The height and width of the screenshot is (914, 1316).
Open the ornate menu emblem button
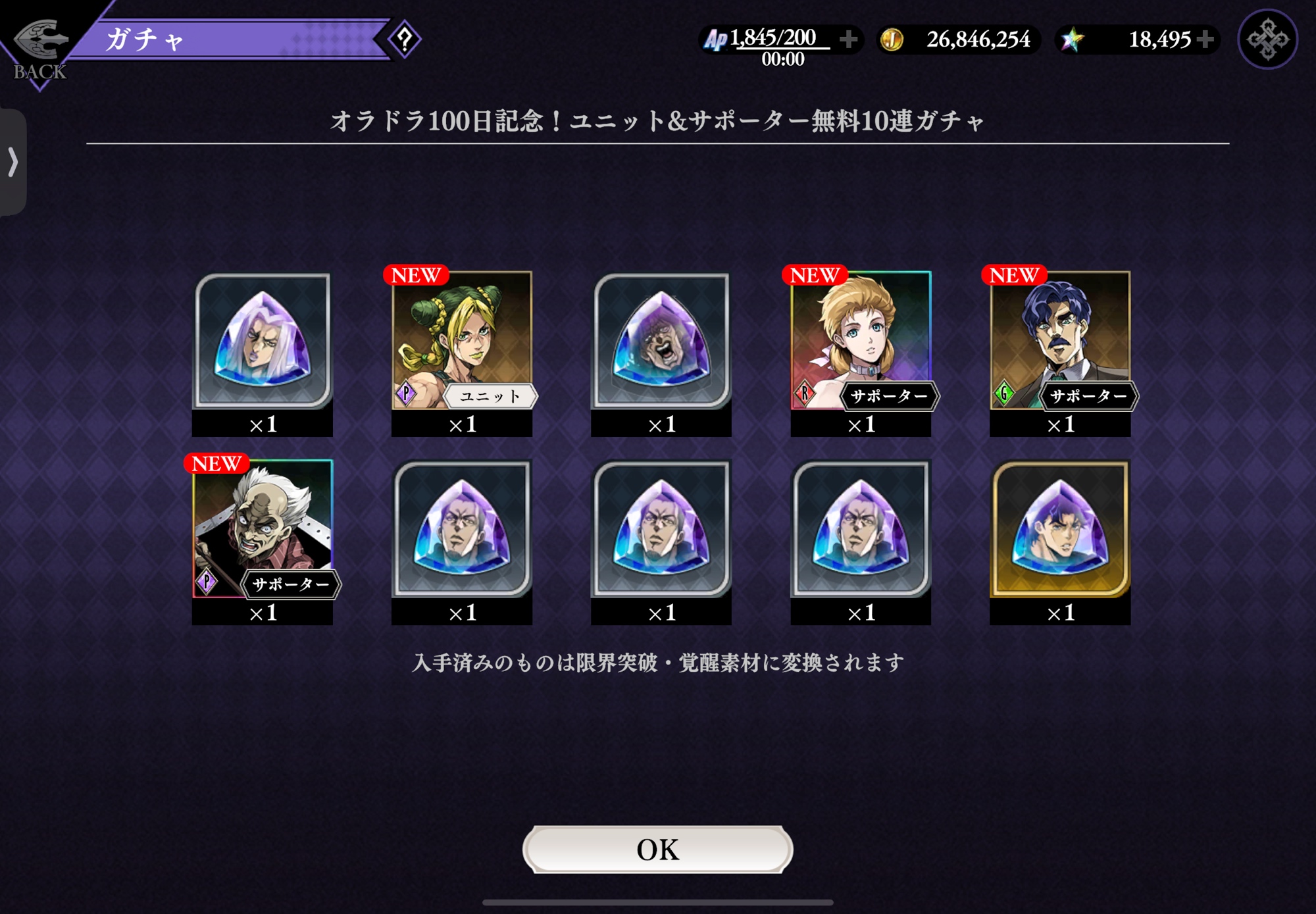1267,39
